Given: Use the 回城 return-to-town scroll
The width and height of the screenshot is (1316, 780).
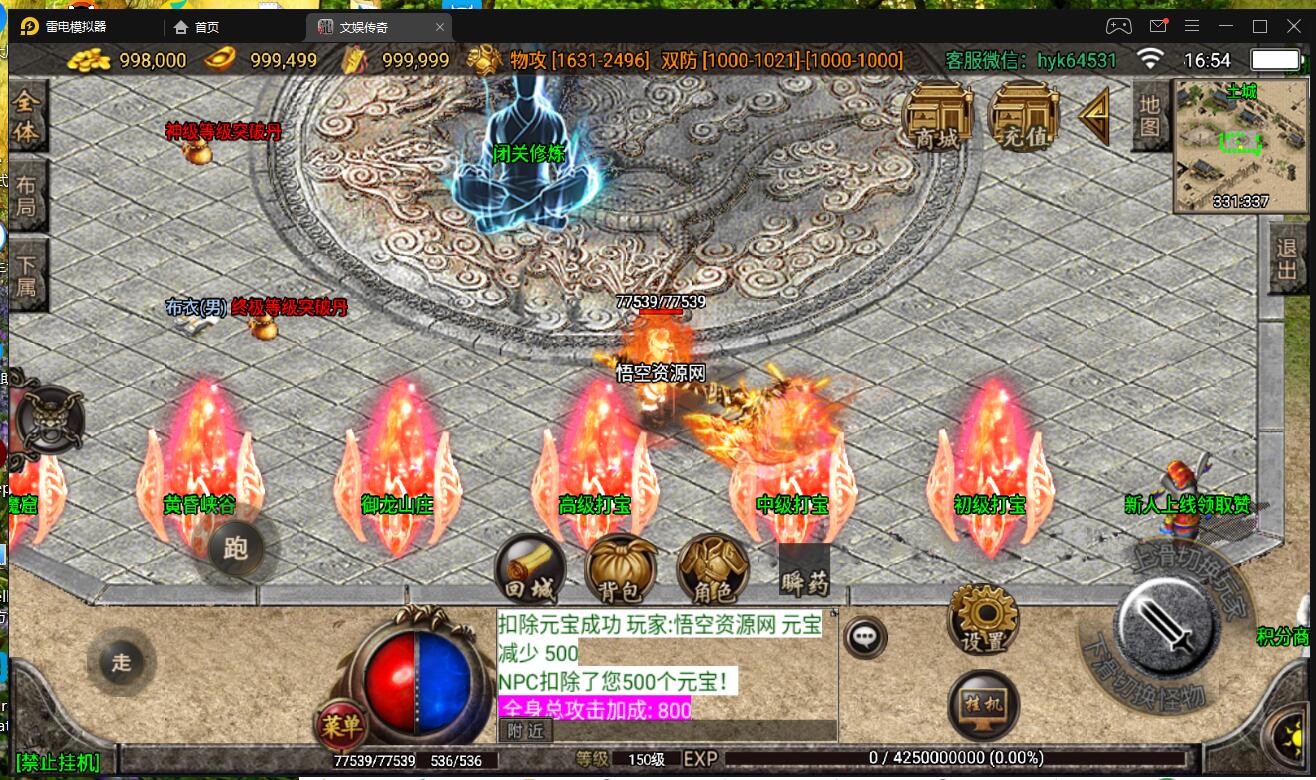Looking at the screenshot, I should (x=529, y=571).
